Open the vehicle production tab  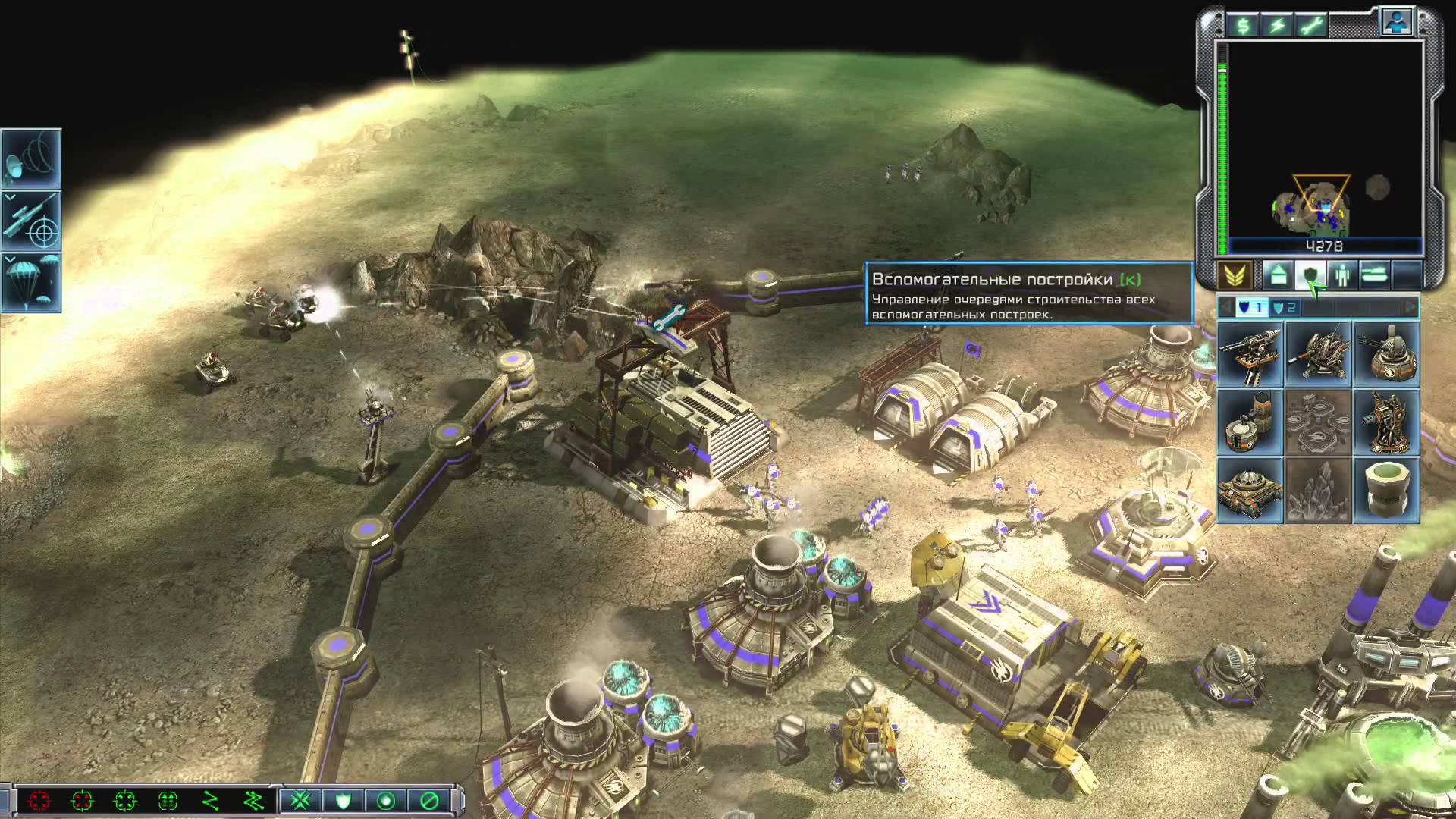[1374, 275]
